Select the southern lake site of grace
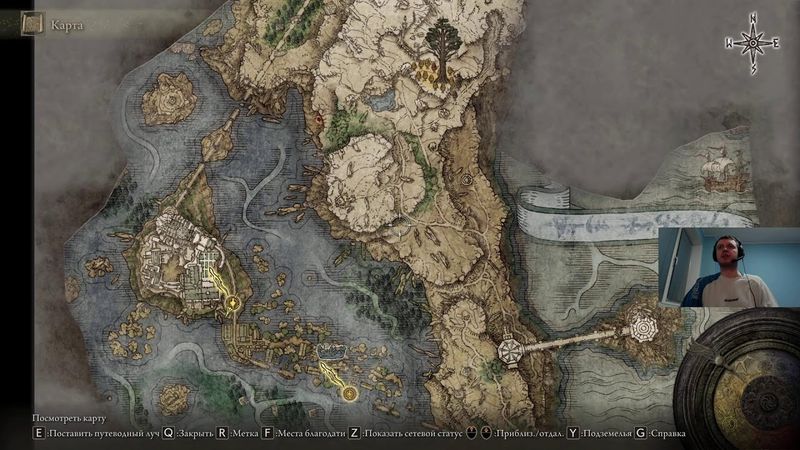This screenshot has width=800, height=450. point(349,394)
